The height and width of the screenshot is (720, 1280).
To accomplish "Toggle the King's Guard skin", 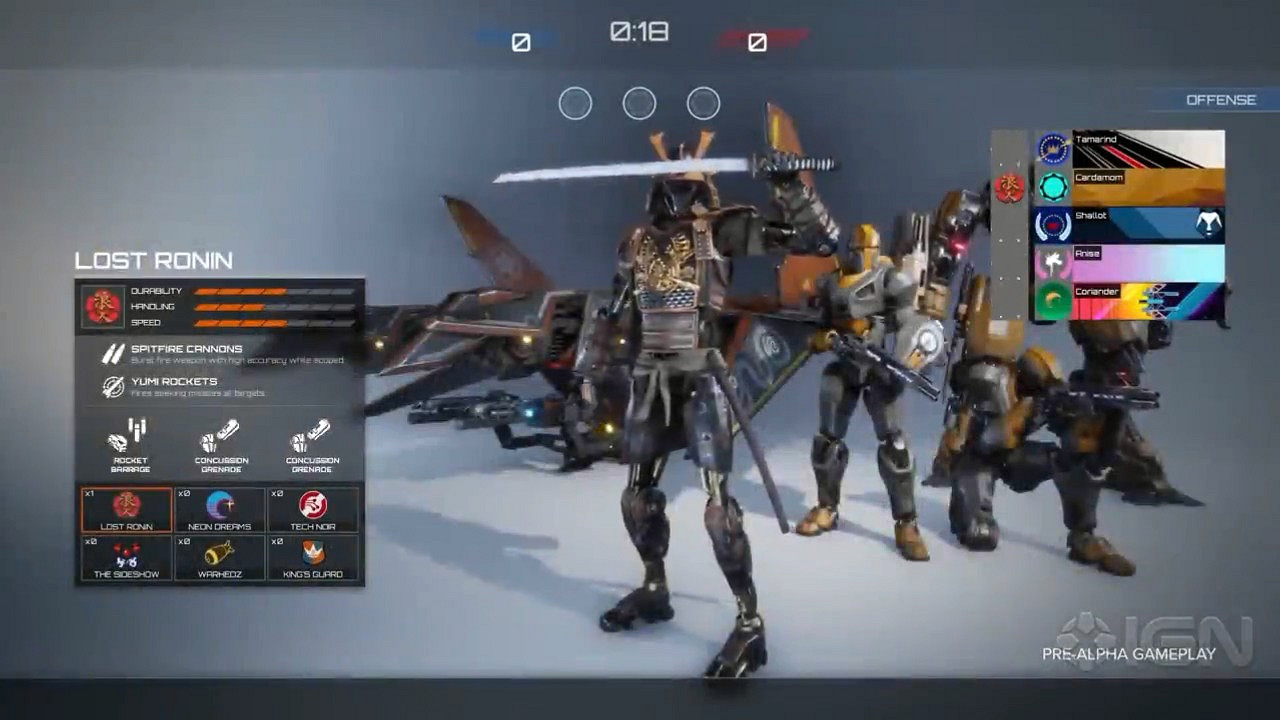I will pos(312,558).
